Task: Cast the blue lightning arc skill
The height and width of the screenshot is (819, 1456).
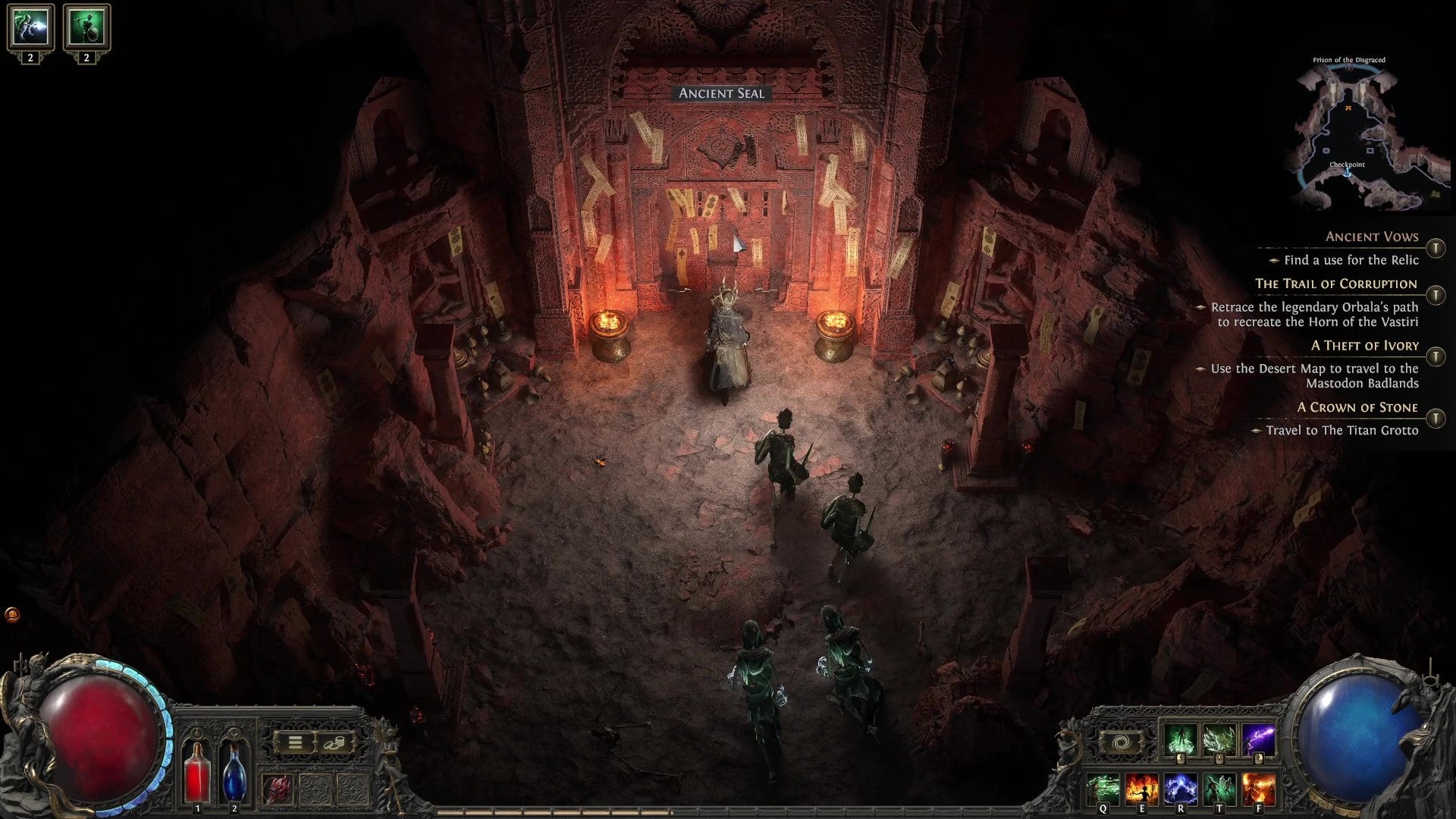Action: (1181, 789)
